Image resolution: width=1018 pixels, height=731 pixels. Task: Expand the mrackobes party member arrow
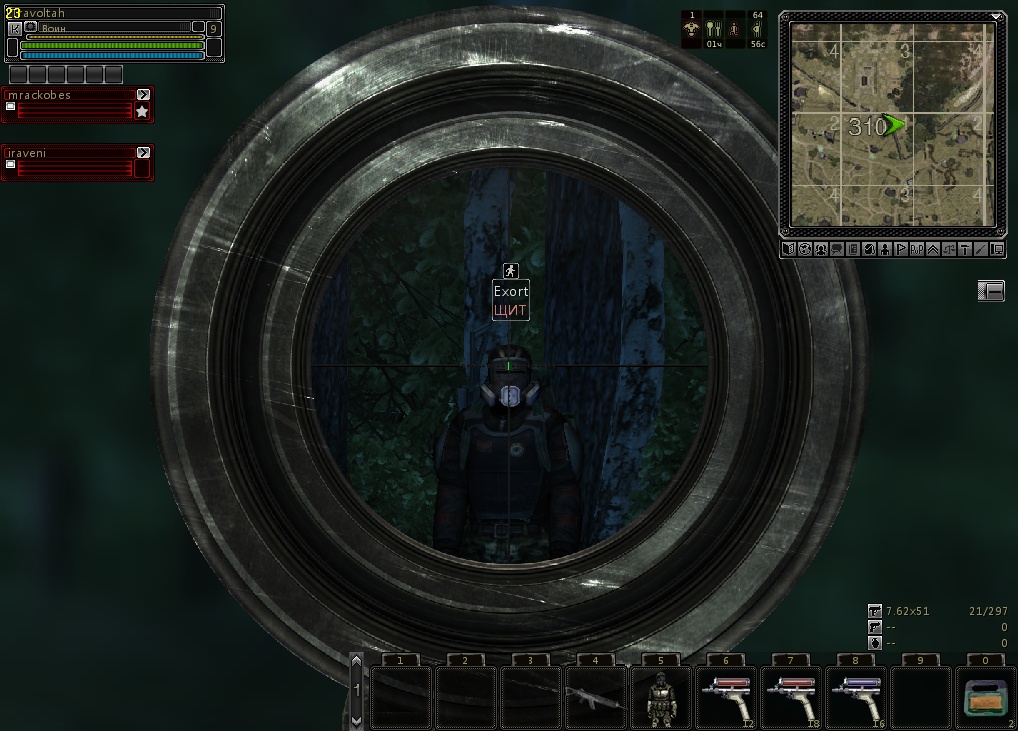[x=143, y=95]
